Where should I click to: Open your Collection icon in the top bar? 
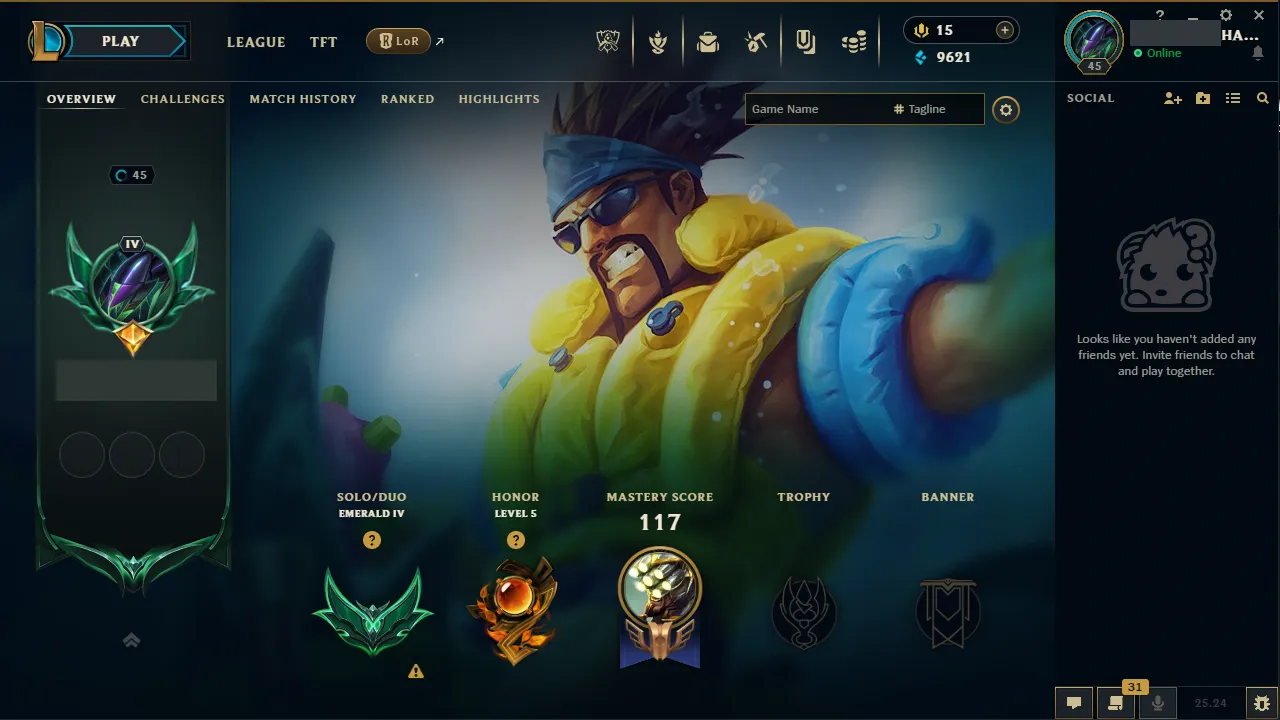806,41
